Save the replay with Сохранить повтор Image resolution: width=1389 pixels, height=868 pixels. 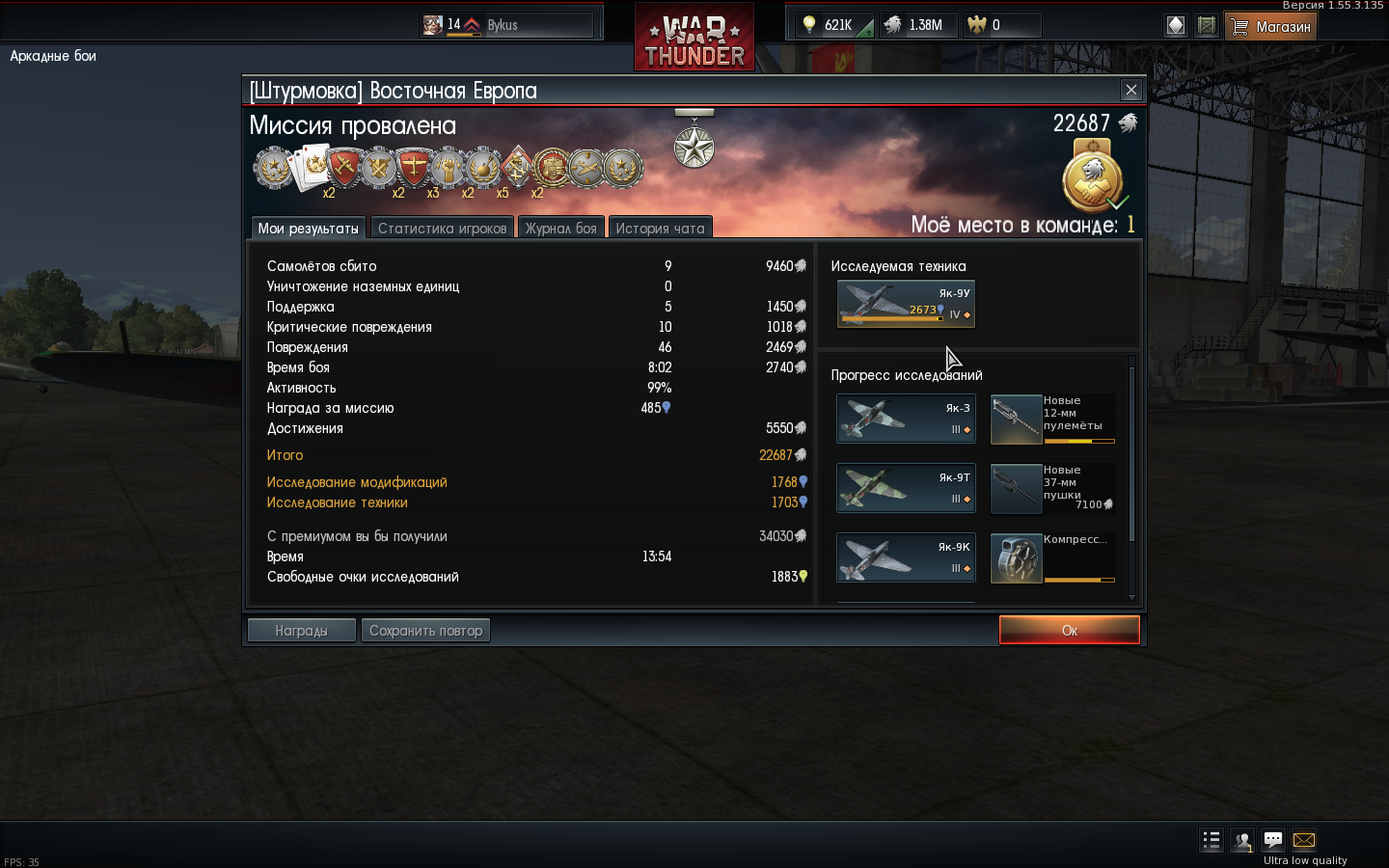[x=425, y=630]
